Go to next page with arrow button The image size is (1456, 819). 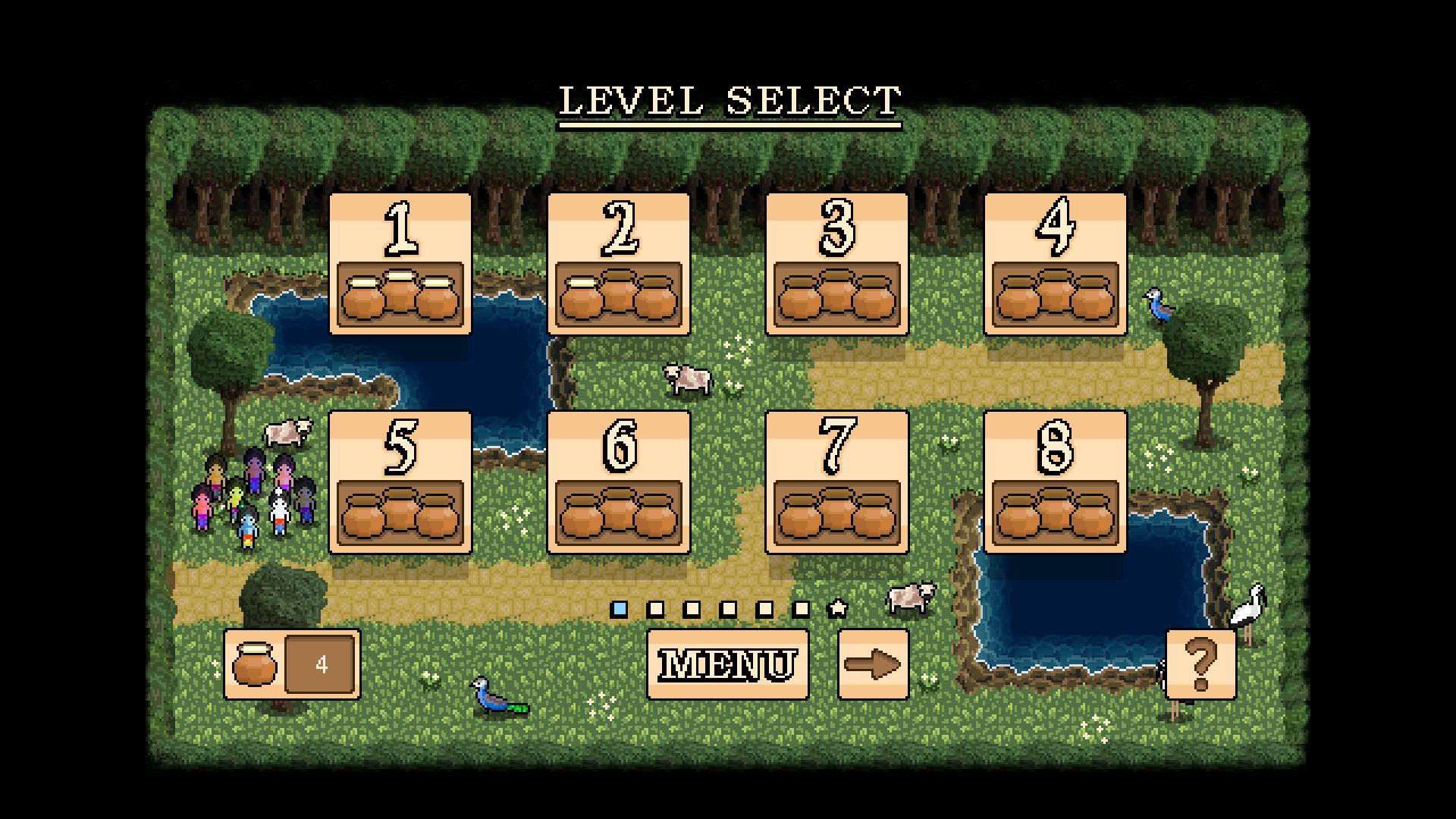point(873,664)
